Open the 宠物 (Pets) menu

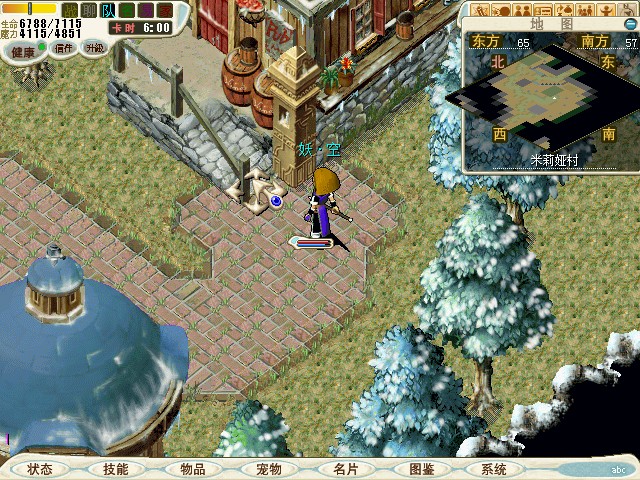point(268,469)
